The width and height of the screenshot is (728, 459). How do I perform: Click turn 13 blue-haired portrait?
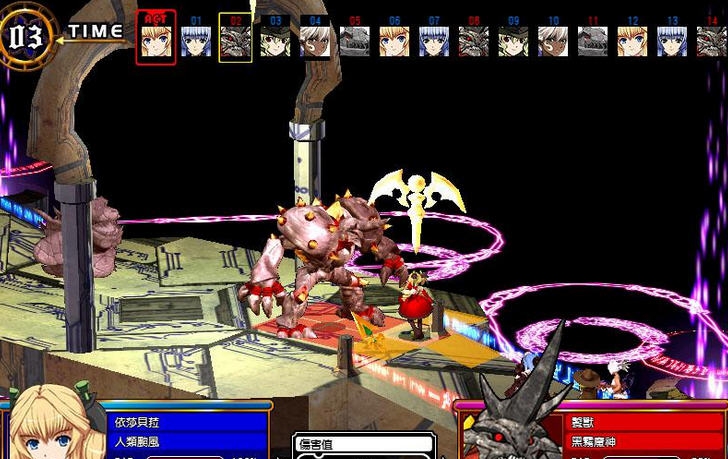pyautogui.click(x=672, y=40)
